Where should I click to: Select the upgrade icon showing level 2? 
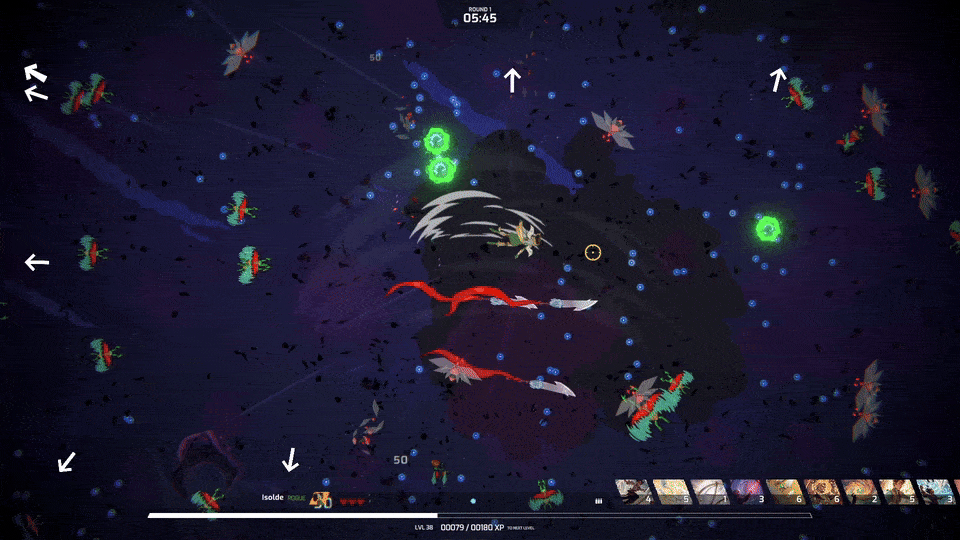coord(861,491)
